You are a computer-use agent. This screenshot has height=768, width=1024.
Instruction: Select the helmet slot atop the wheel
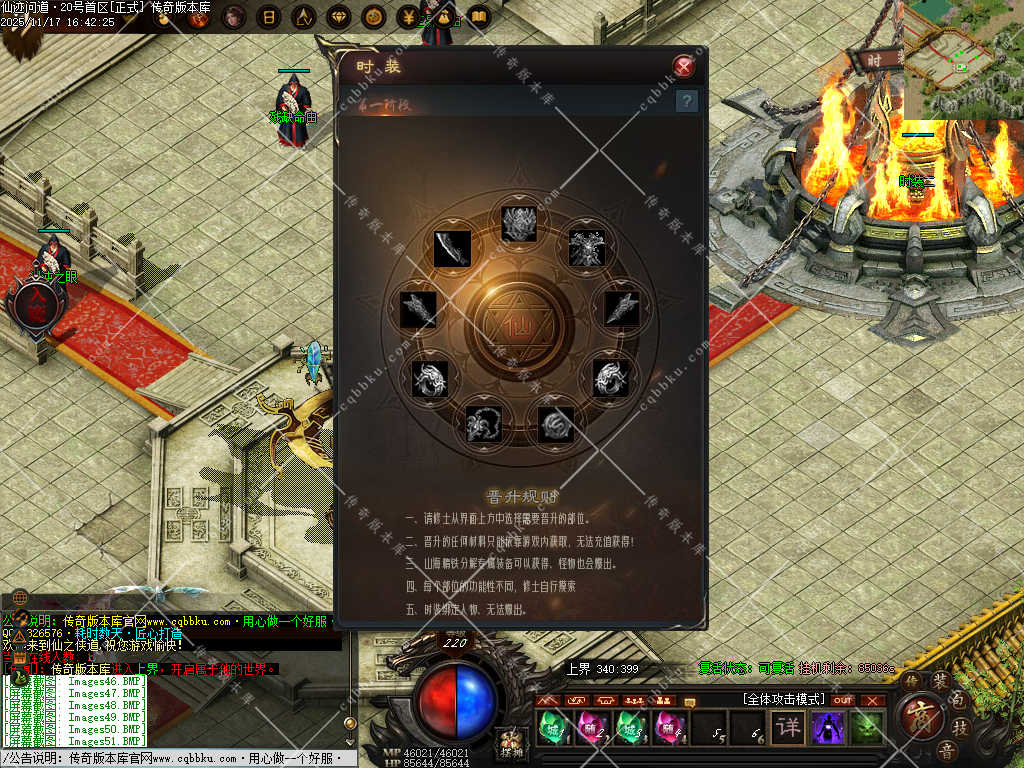coord(520,222)
